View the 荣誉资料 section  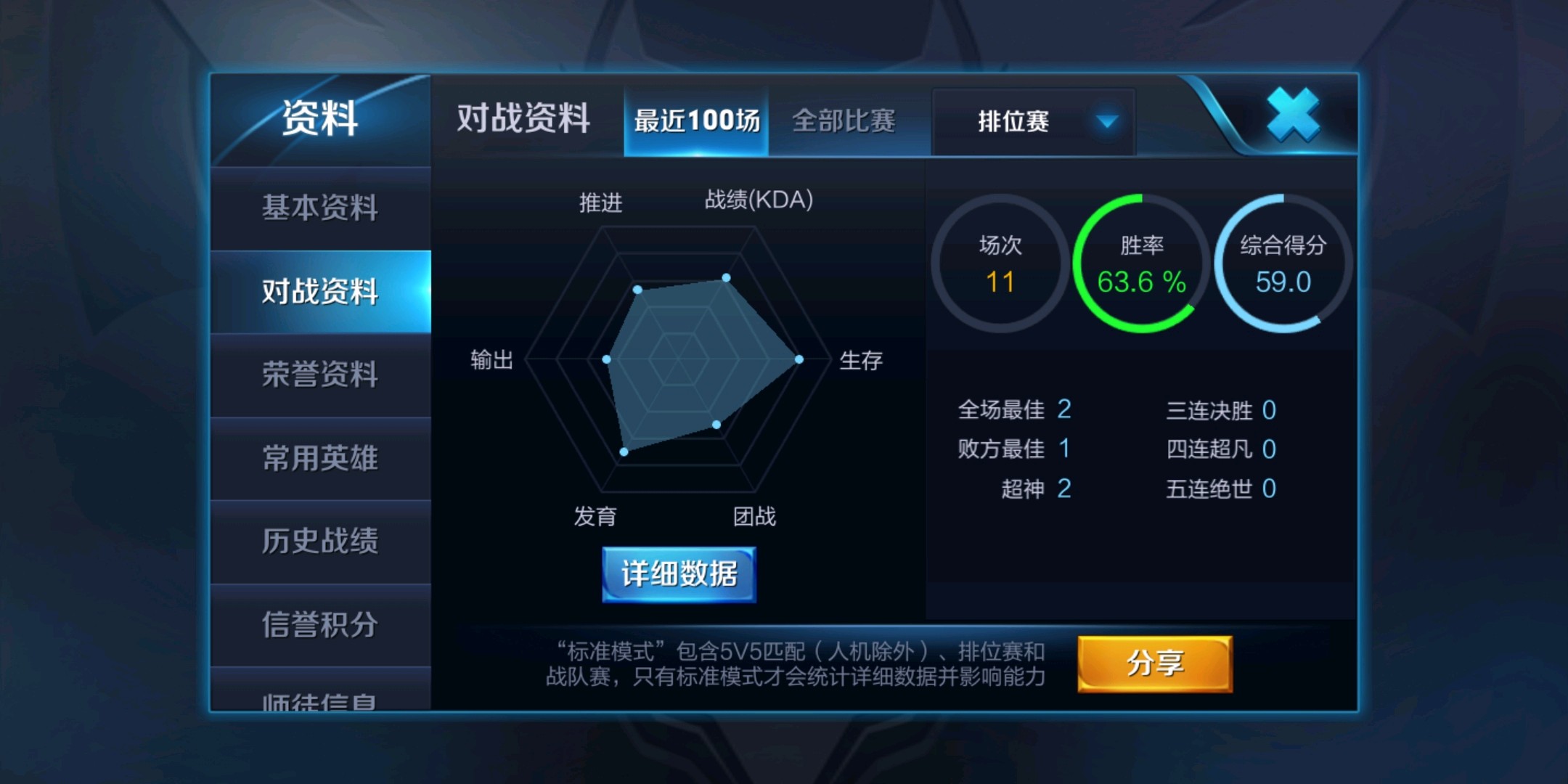(322, 374)
